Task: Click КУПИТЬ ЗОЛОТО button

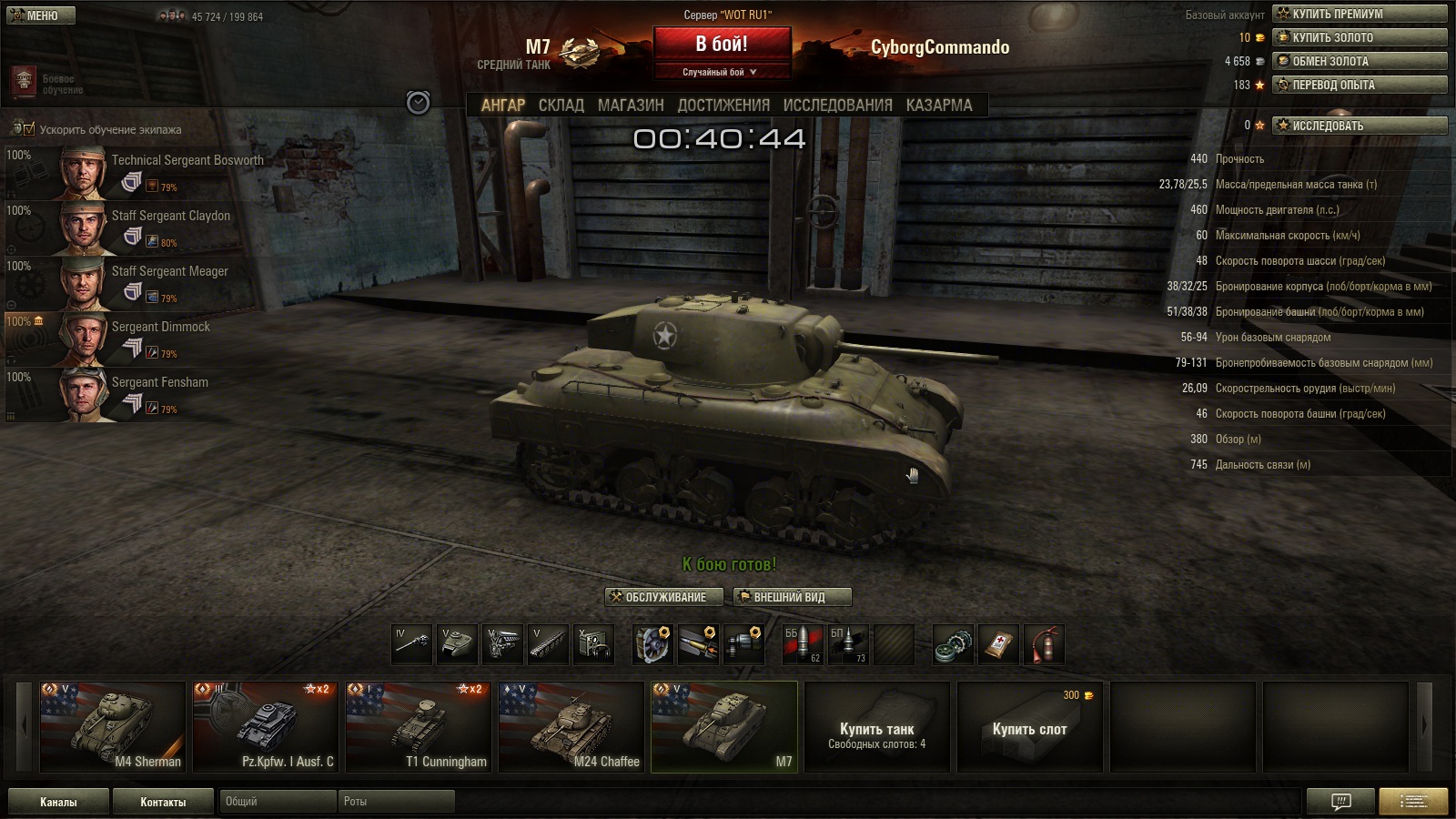Action: pyautogui.click(x=1360, y=37)
